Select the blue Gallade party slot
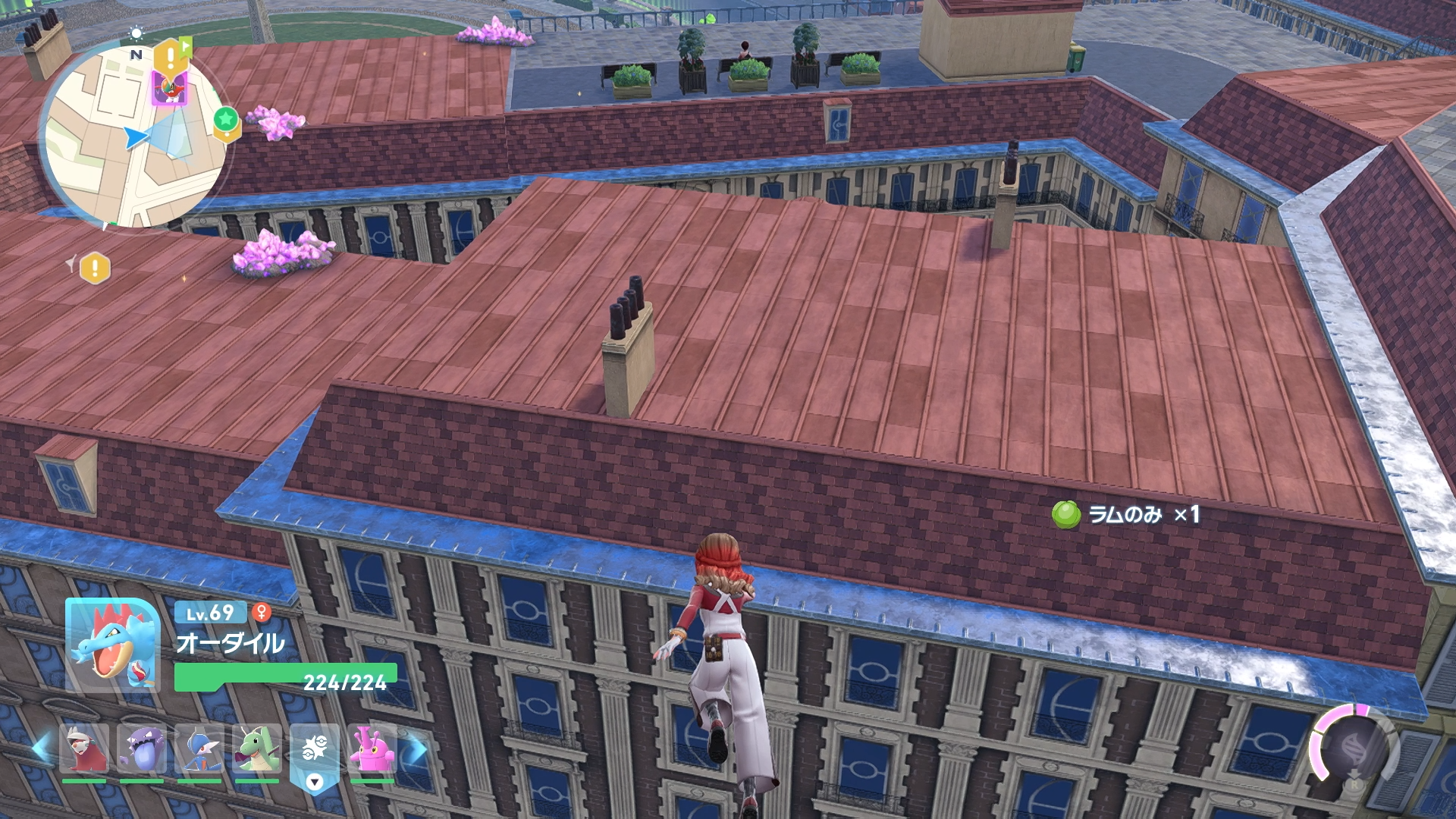This screenshot has width=1456, height=819. pyautogui.click(x=199, y=749)
